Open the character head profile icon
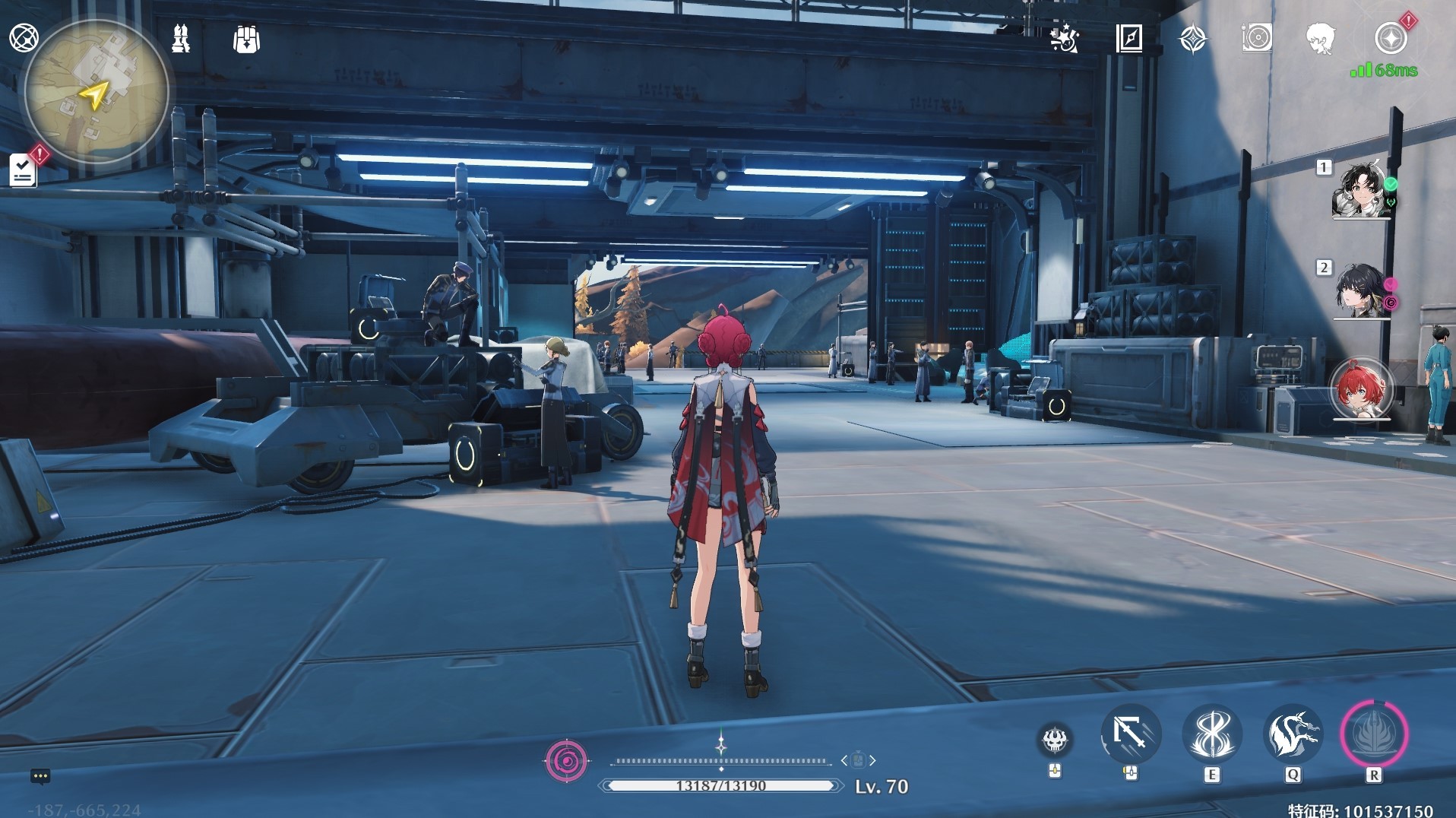 coord(1321,38)
